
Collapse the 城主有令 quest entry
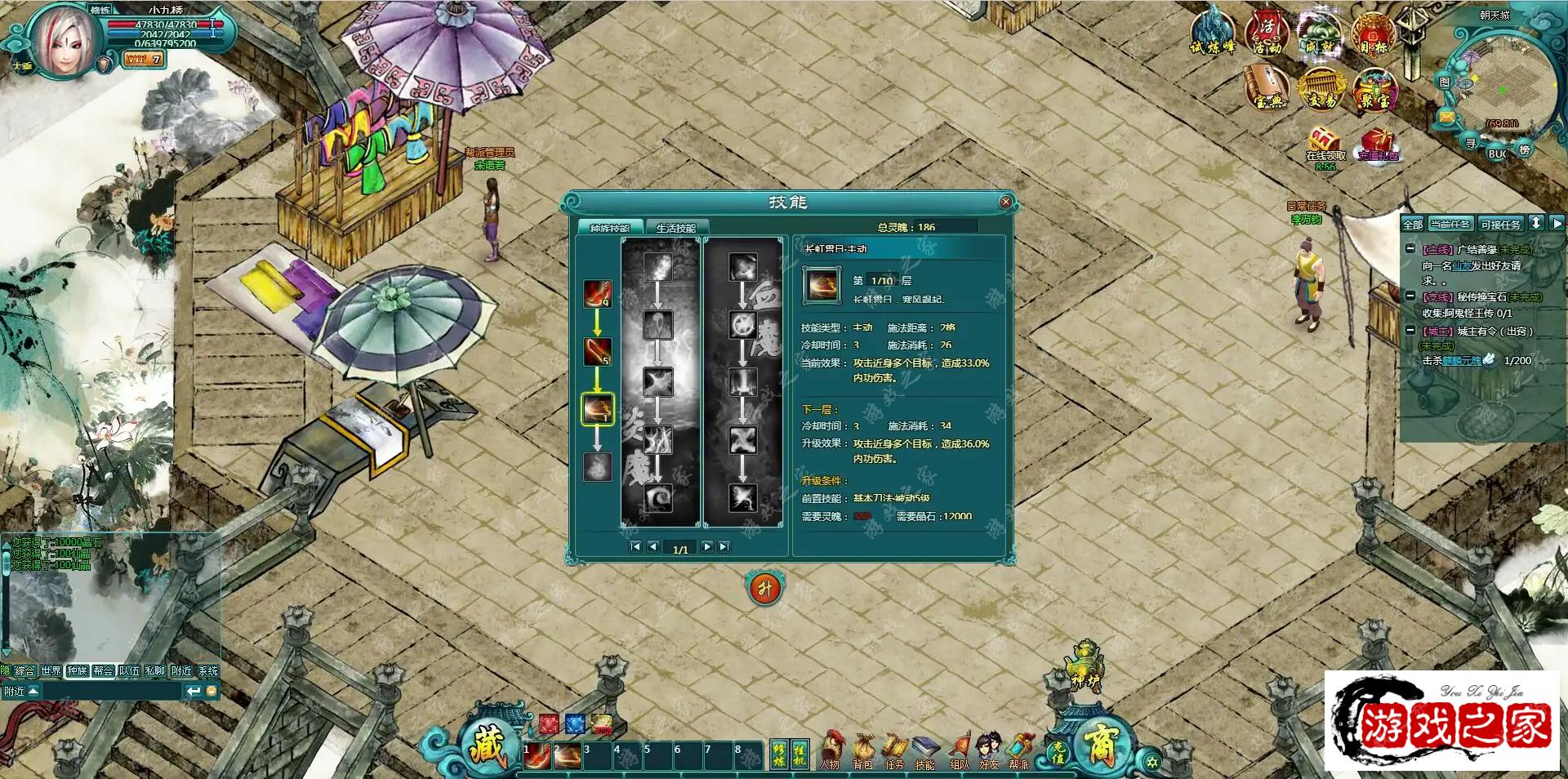coord(1410,331)
